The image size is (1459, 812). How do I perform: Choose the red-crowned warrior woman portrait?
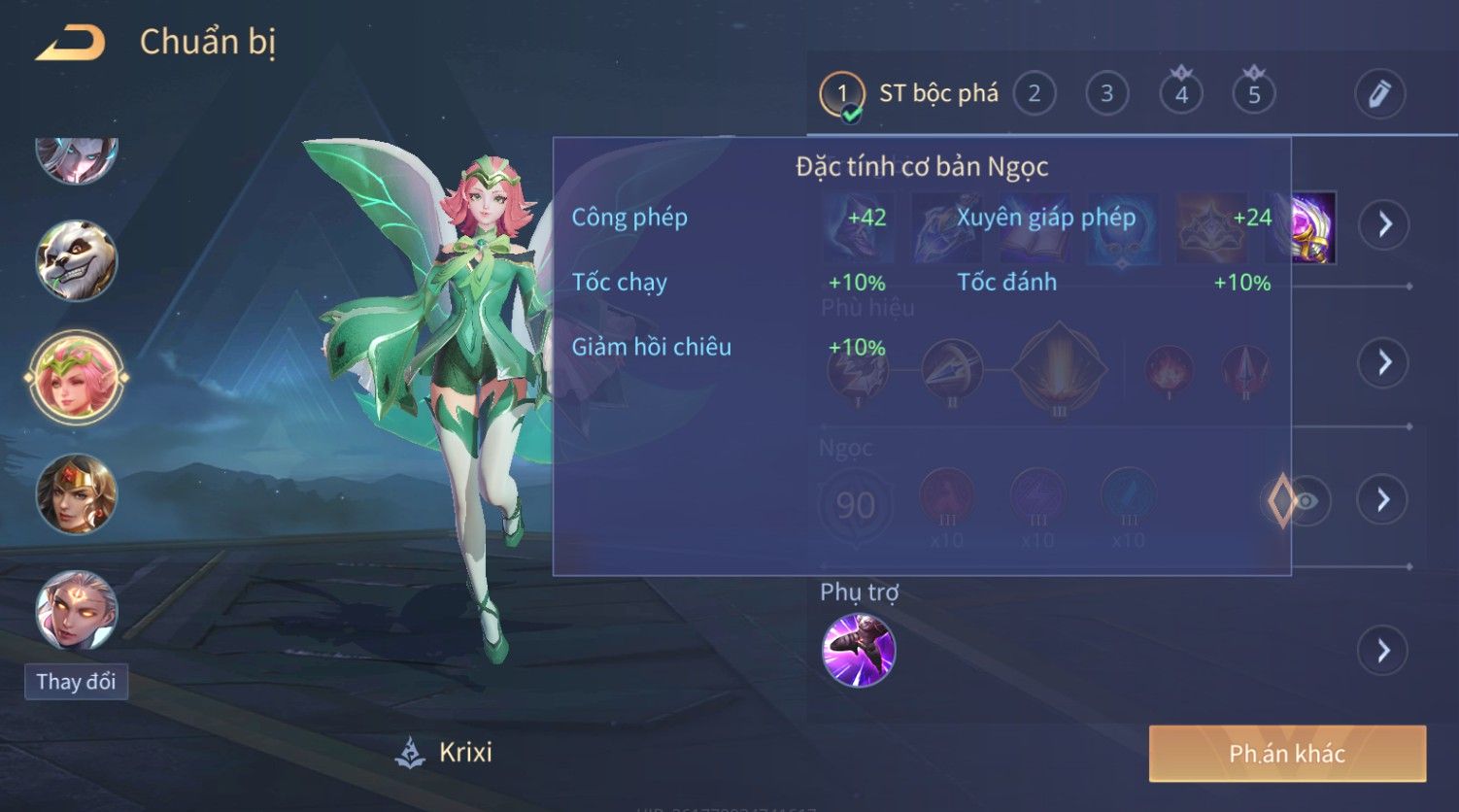pyautogui.click(x=77, y=493)
